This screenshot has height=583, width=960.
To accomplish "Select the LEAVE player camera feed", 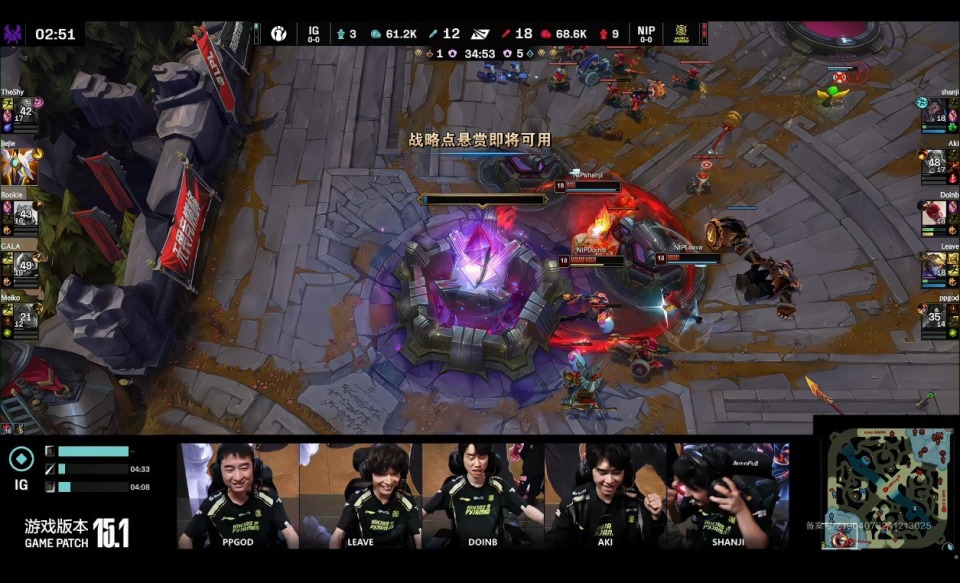I will (360, 496).
